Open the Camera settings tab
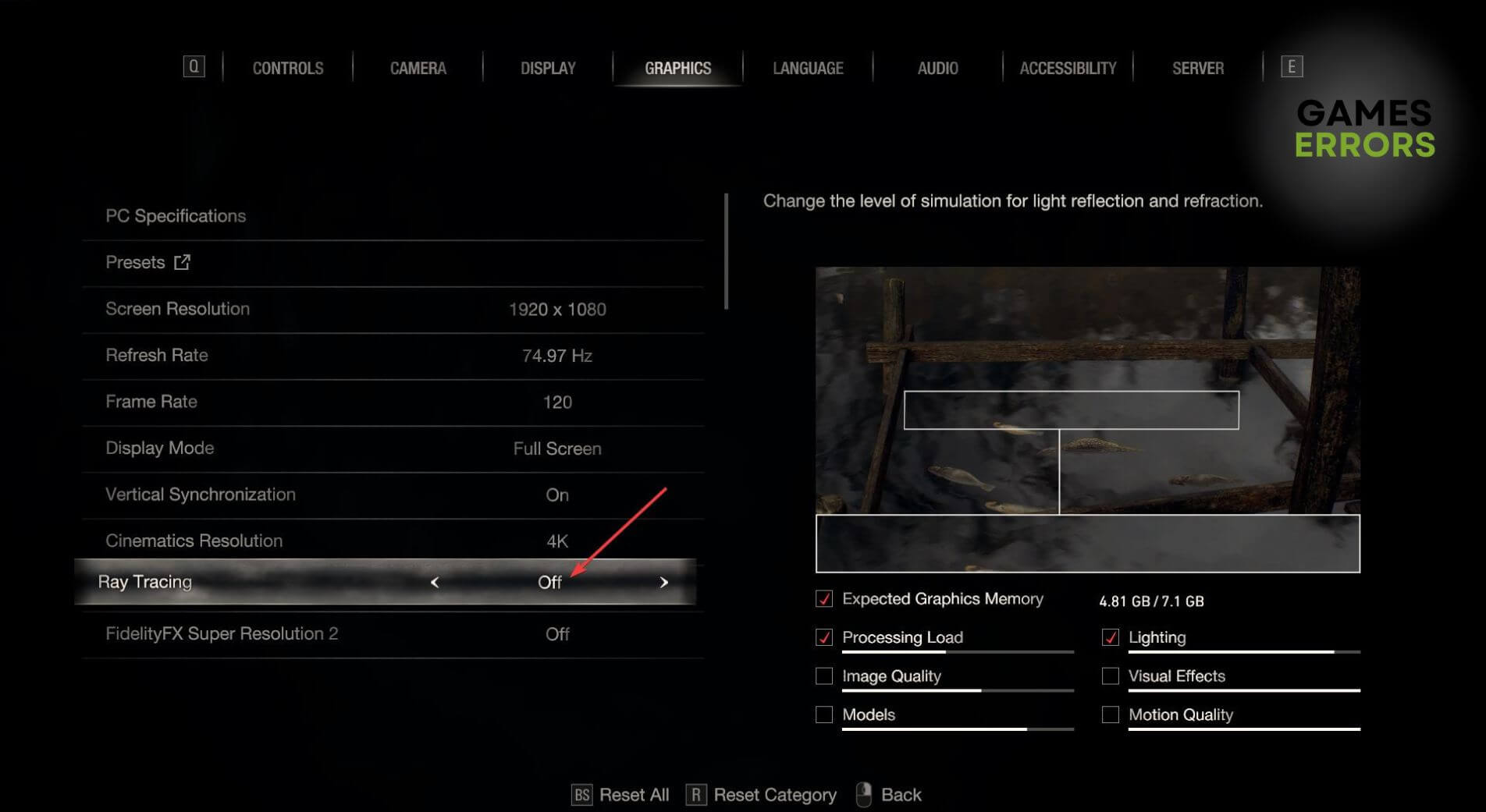1486x812 pixels. click(x=418, y=68)
